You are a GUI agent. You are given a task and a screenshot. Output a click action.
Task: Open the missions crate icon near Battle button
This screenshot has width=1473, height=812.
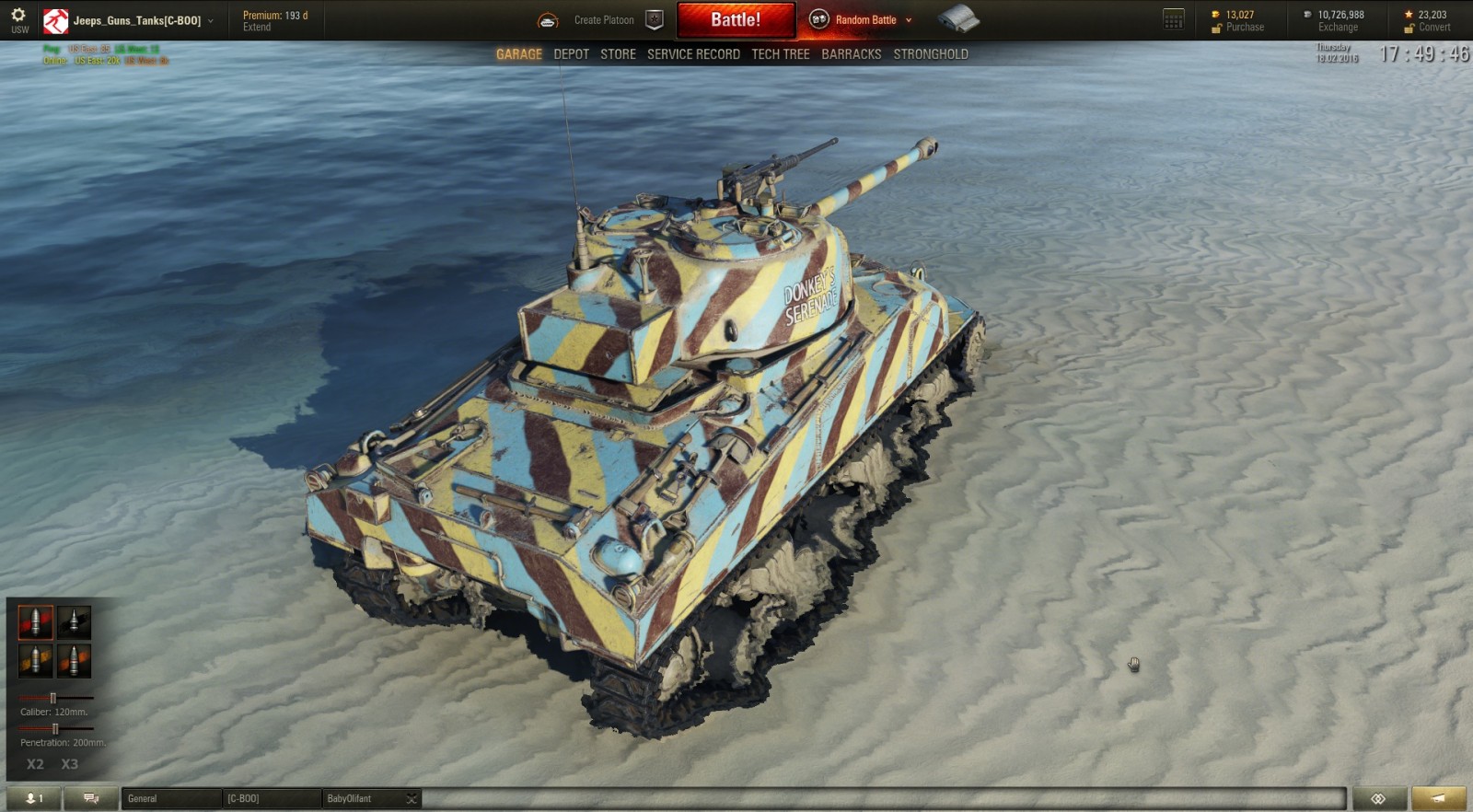(959, 18)
